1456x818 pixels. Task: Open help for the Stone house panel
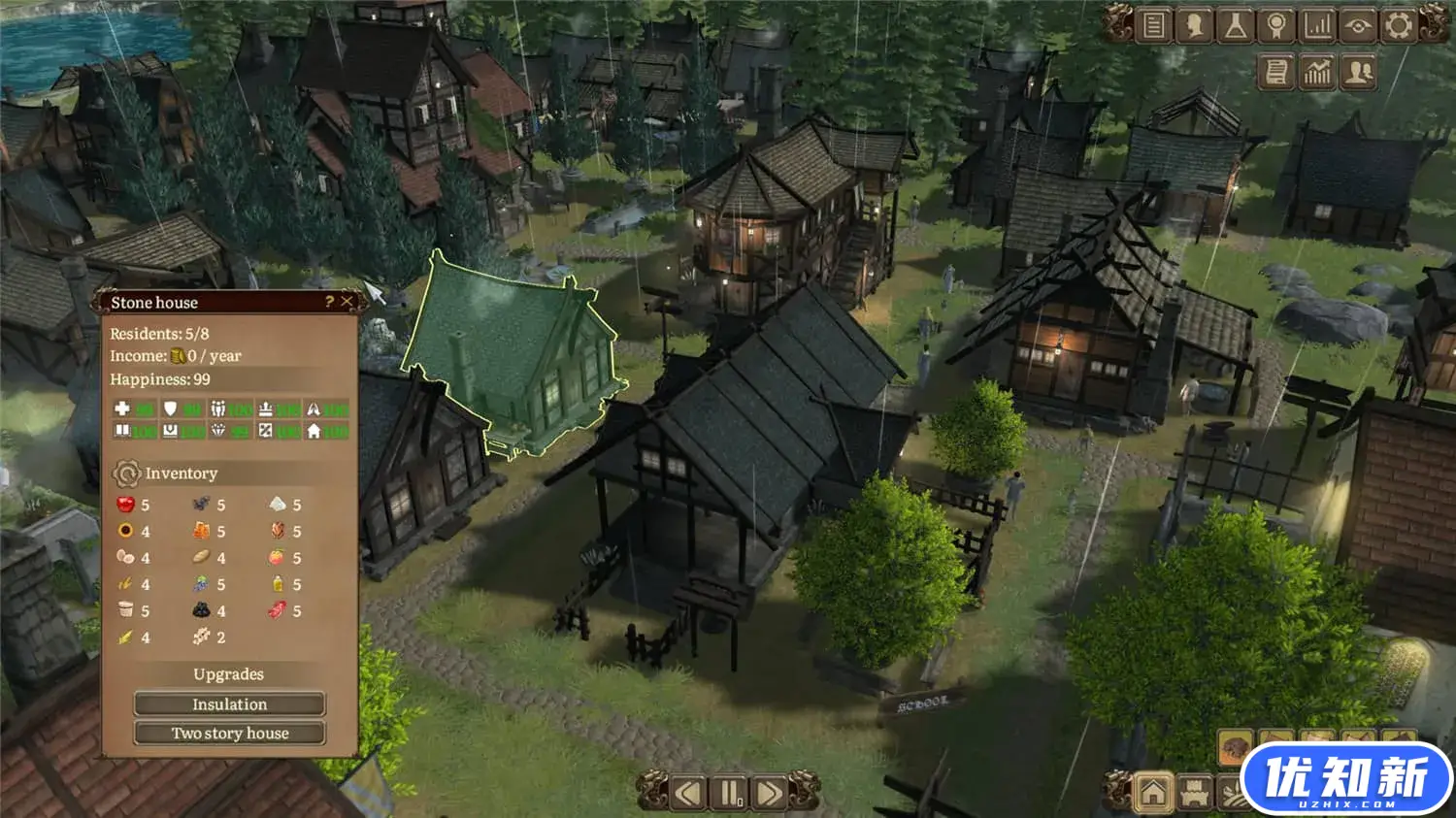pos(329,302)
